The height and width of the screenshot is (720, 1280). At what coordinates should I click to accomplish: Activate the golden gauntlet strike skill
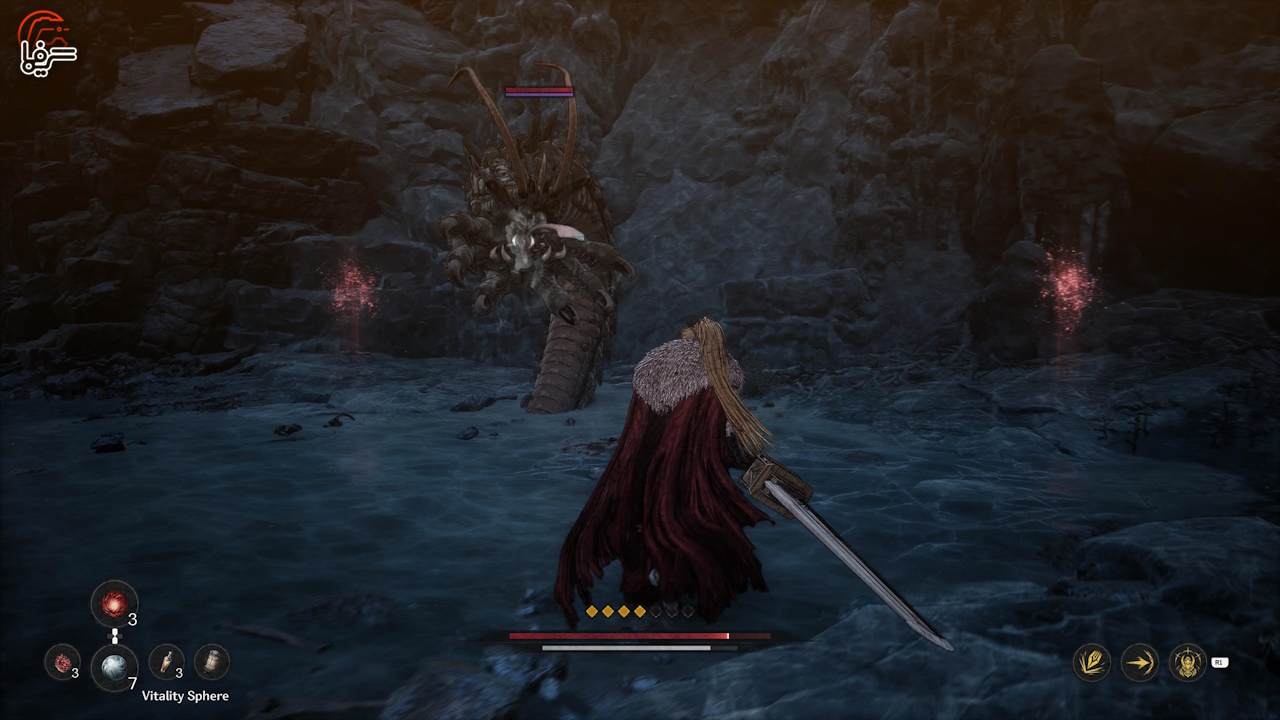(x=1091, y=662)
